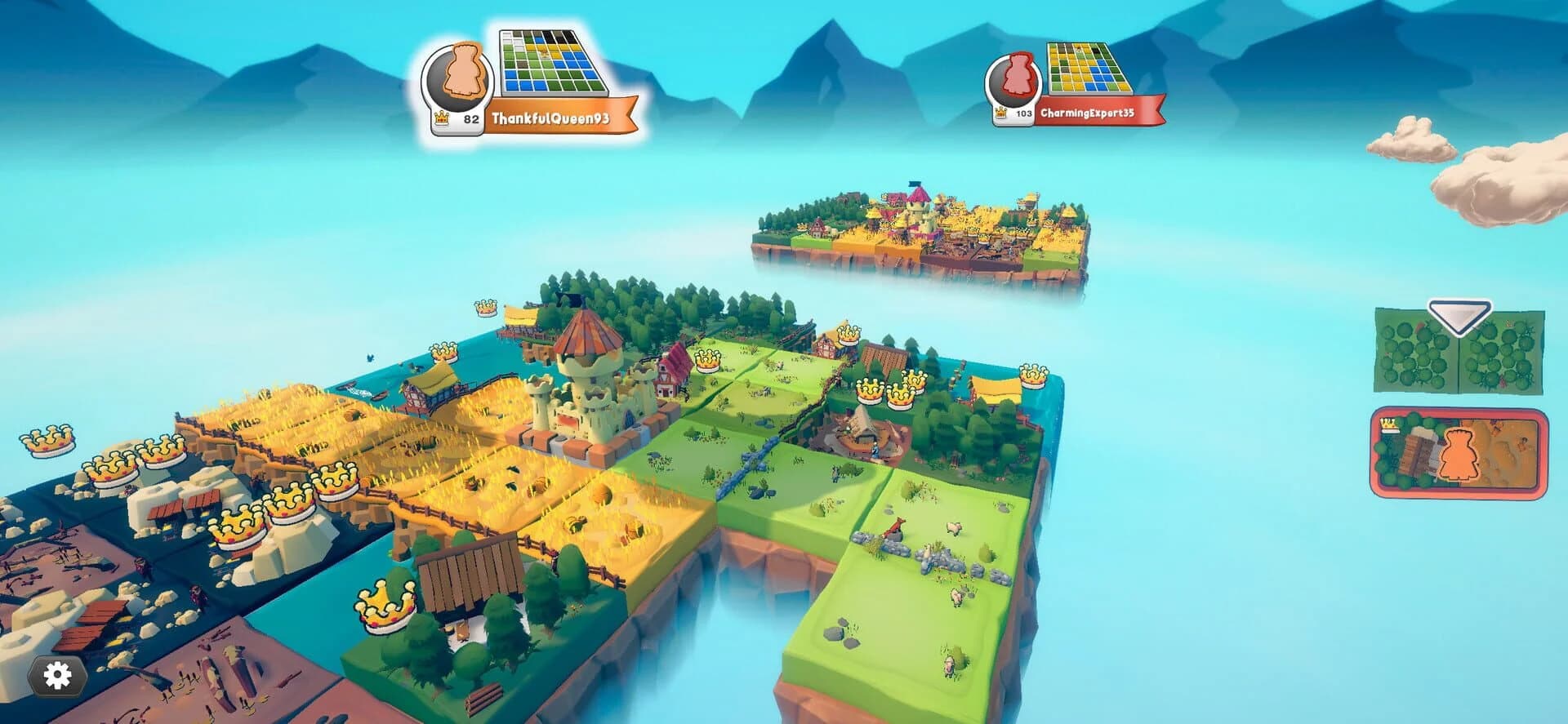1568x724 pixels.
Task: Toggle the meeple outline on the orange tile card
Action: (1459, 455)
